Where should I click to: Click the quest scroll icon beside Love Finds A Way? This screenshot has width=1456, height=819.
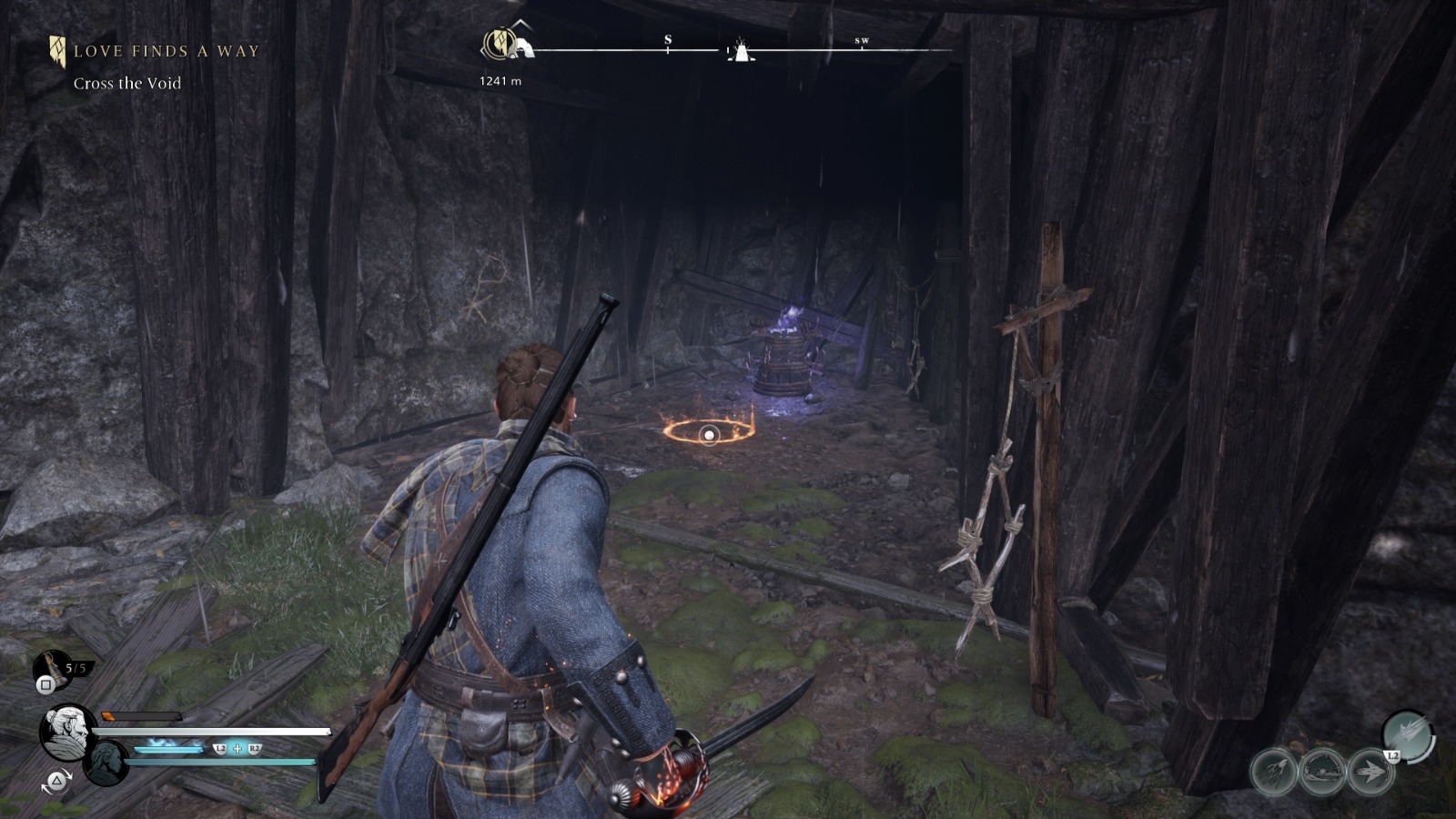pyautogui.click(x=57, y=50)
